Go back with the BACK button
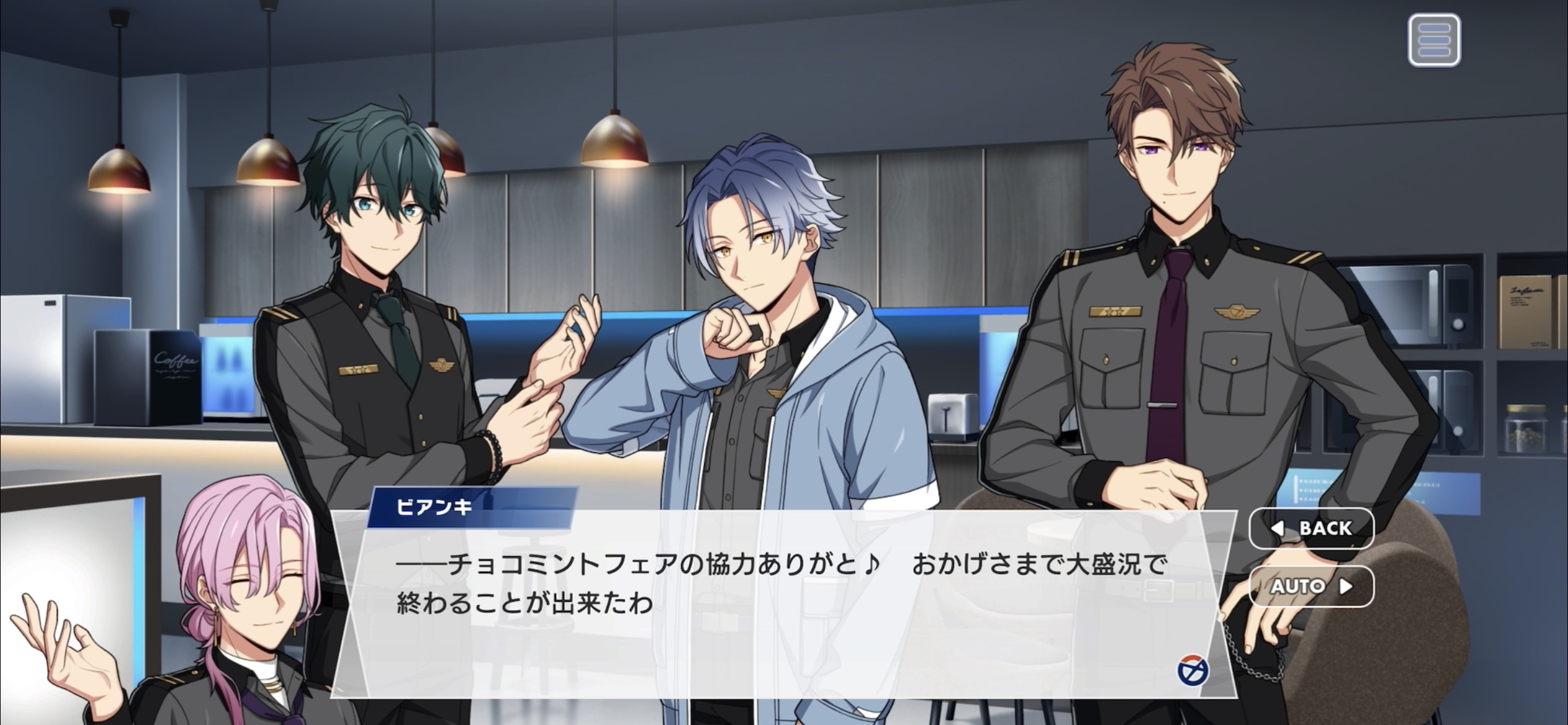The width and height of the screenshot is (1568, 725). (1312, 528)
